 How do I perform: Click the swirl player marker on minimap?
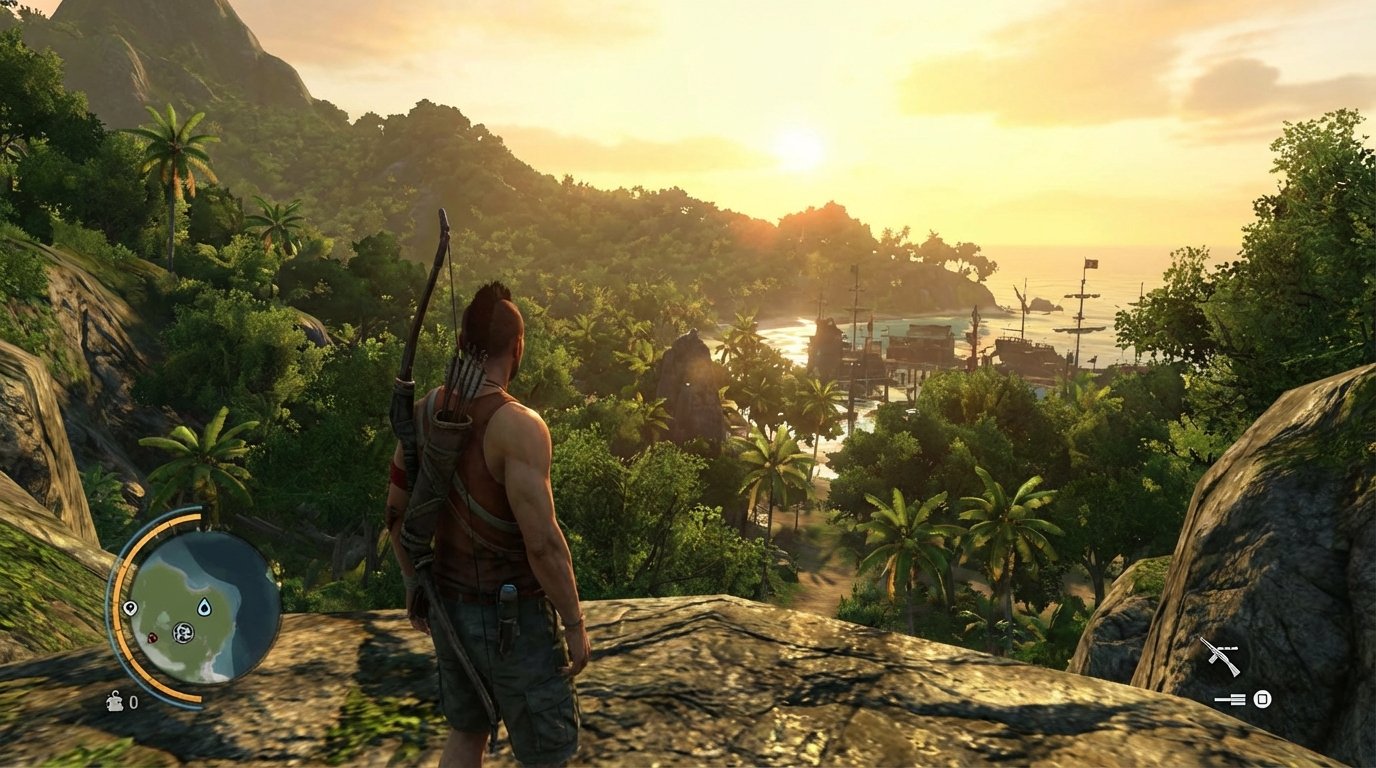click(x=182, y=632)
